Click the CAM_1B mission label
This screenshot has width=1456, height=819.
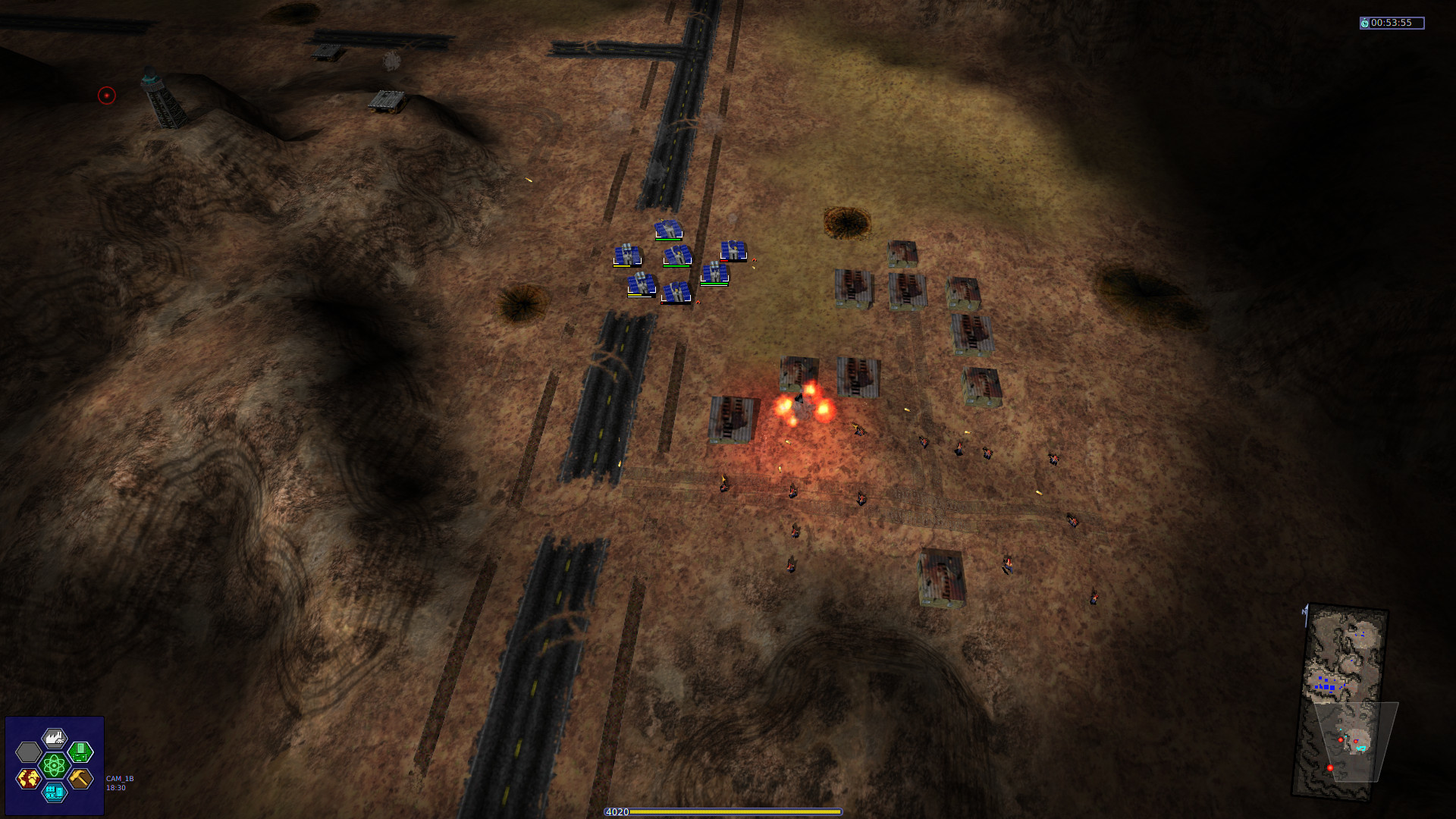(x=120, y=778)
